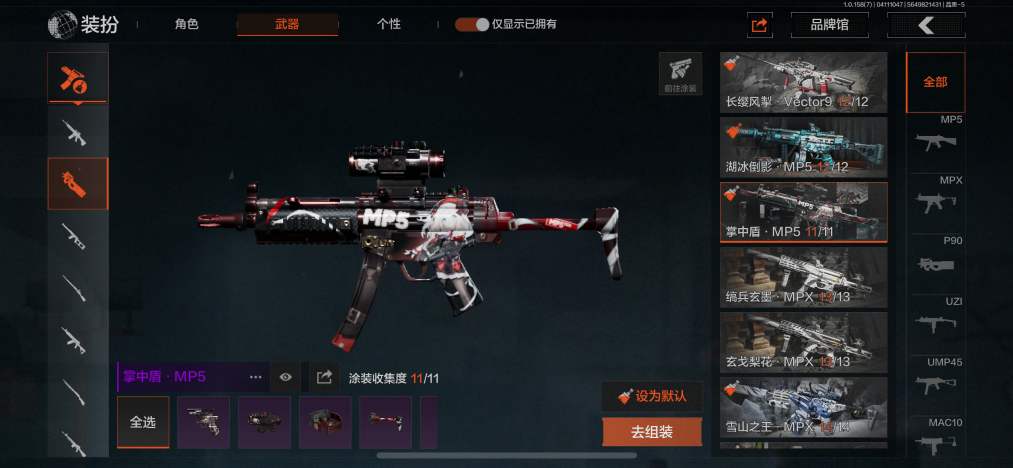
Task: Select the 长缨风掣 Vector9 skin
Action: point(803,82)
